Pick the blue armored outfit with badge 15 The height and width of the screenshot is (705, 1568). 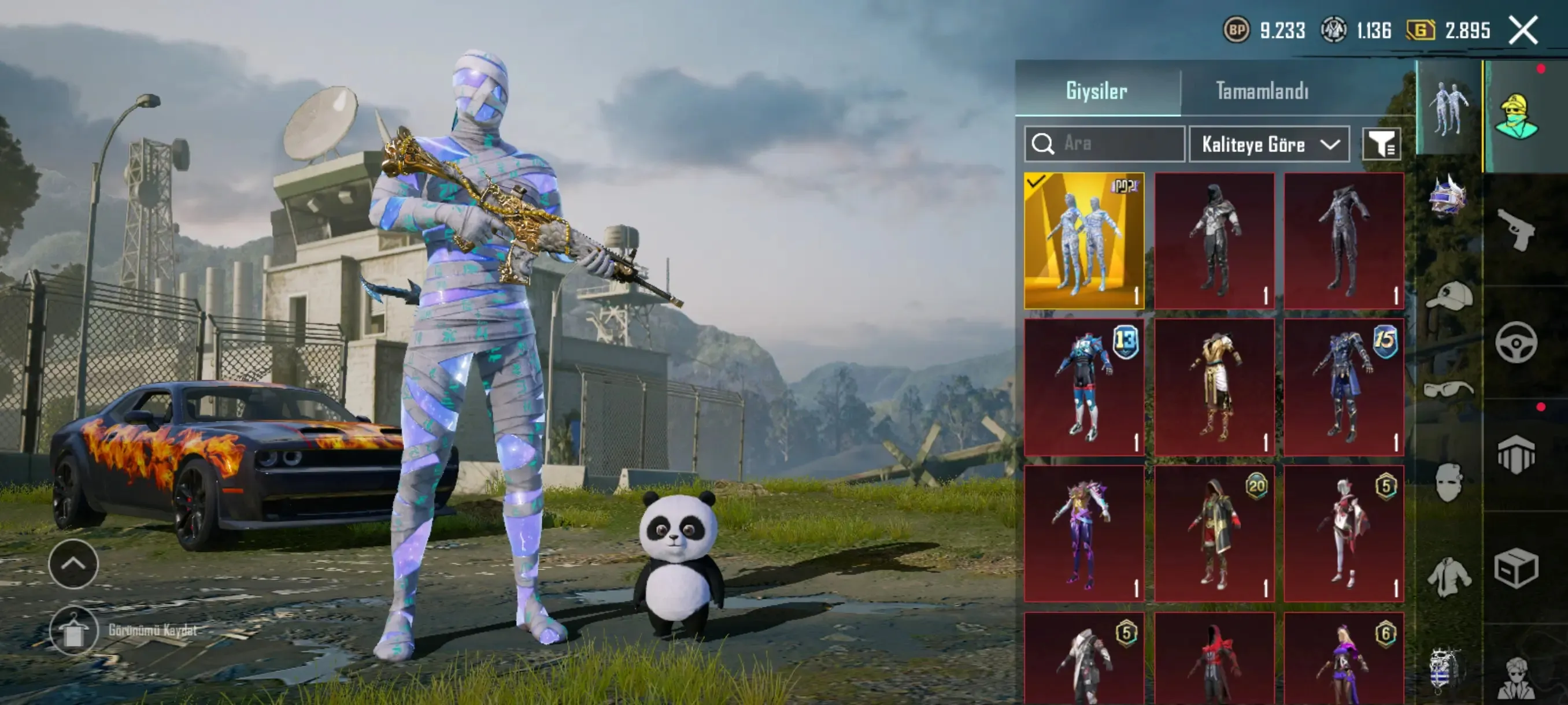click(x=1344, y=387)
